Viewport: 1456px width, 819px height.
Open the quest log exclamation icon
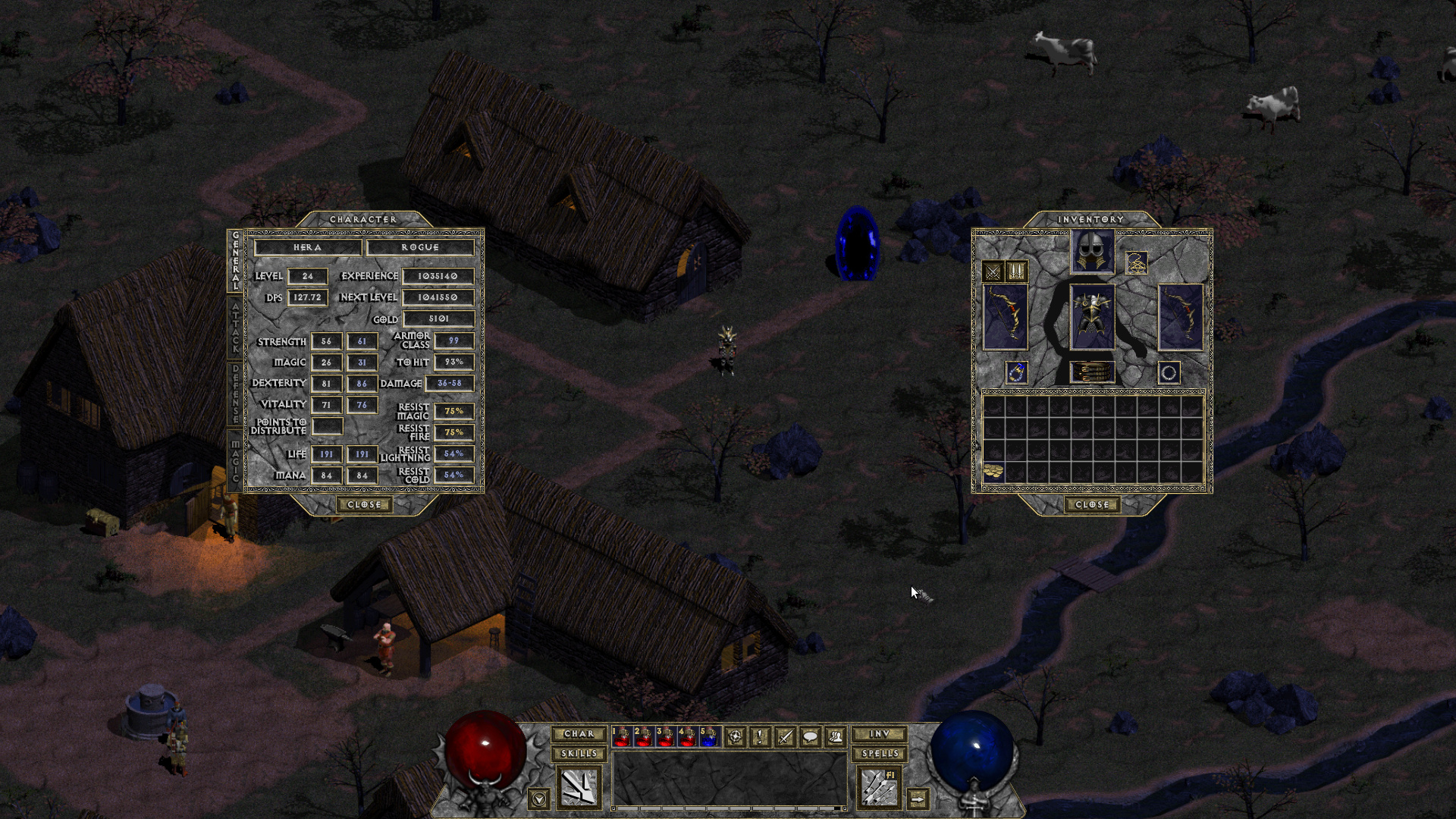[x=760, y=736]
